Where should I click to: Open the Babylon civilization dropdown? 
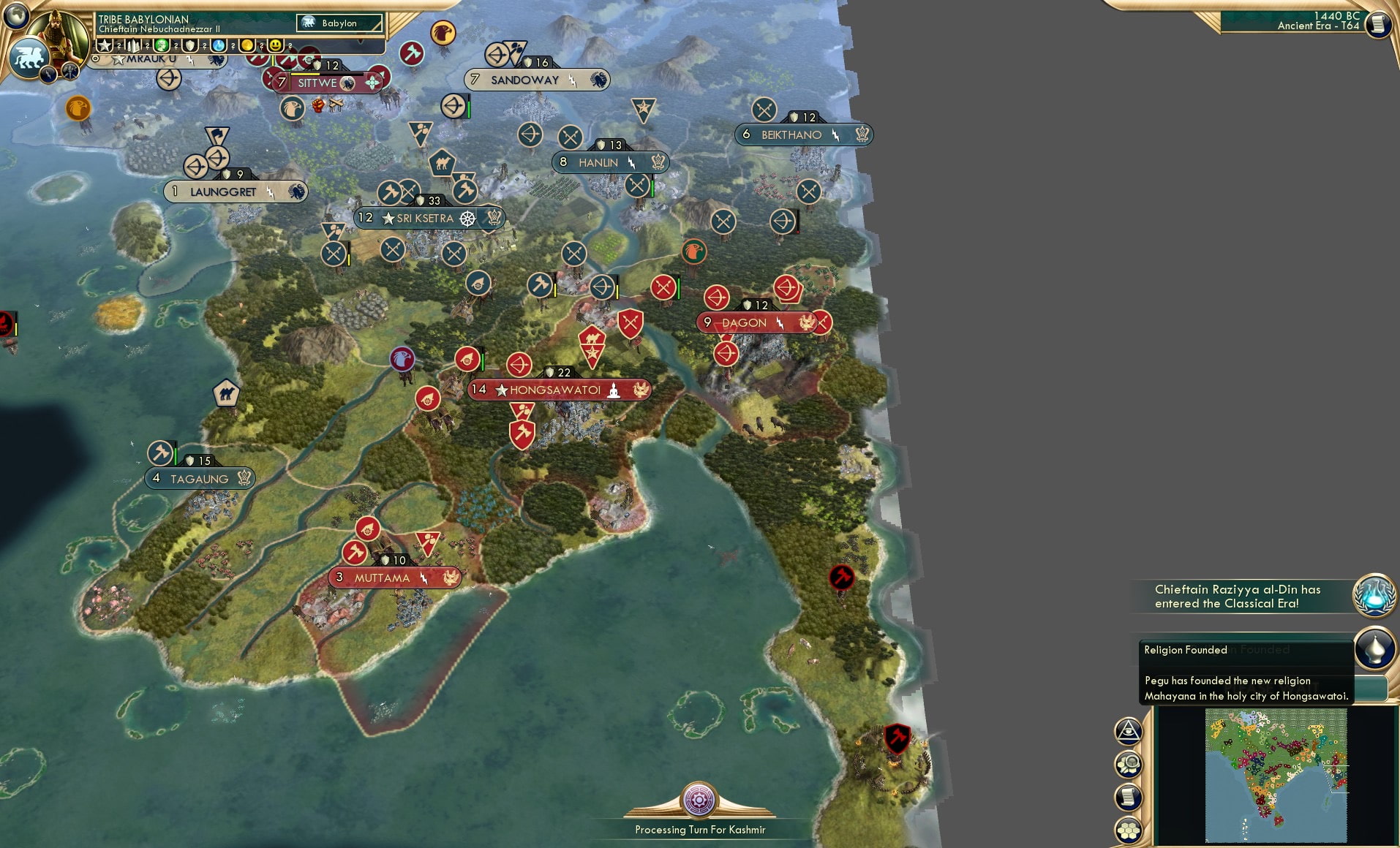(x=338, y=23)
